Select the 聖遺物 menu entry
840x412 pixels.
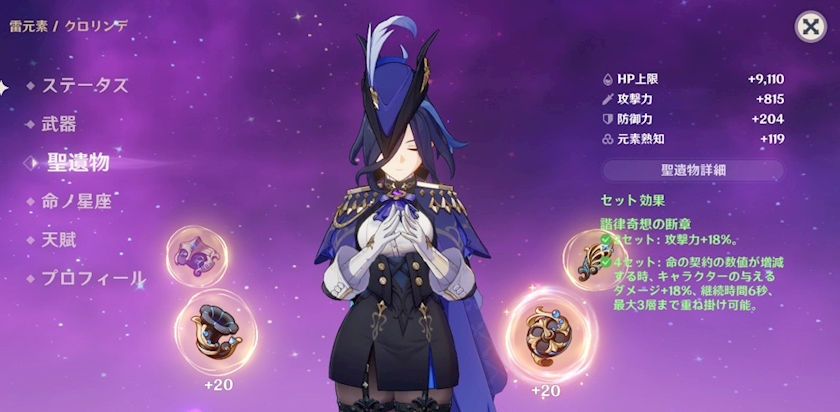click(77, 162)
